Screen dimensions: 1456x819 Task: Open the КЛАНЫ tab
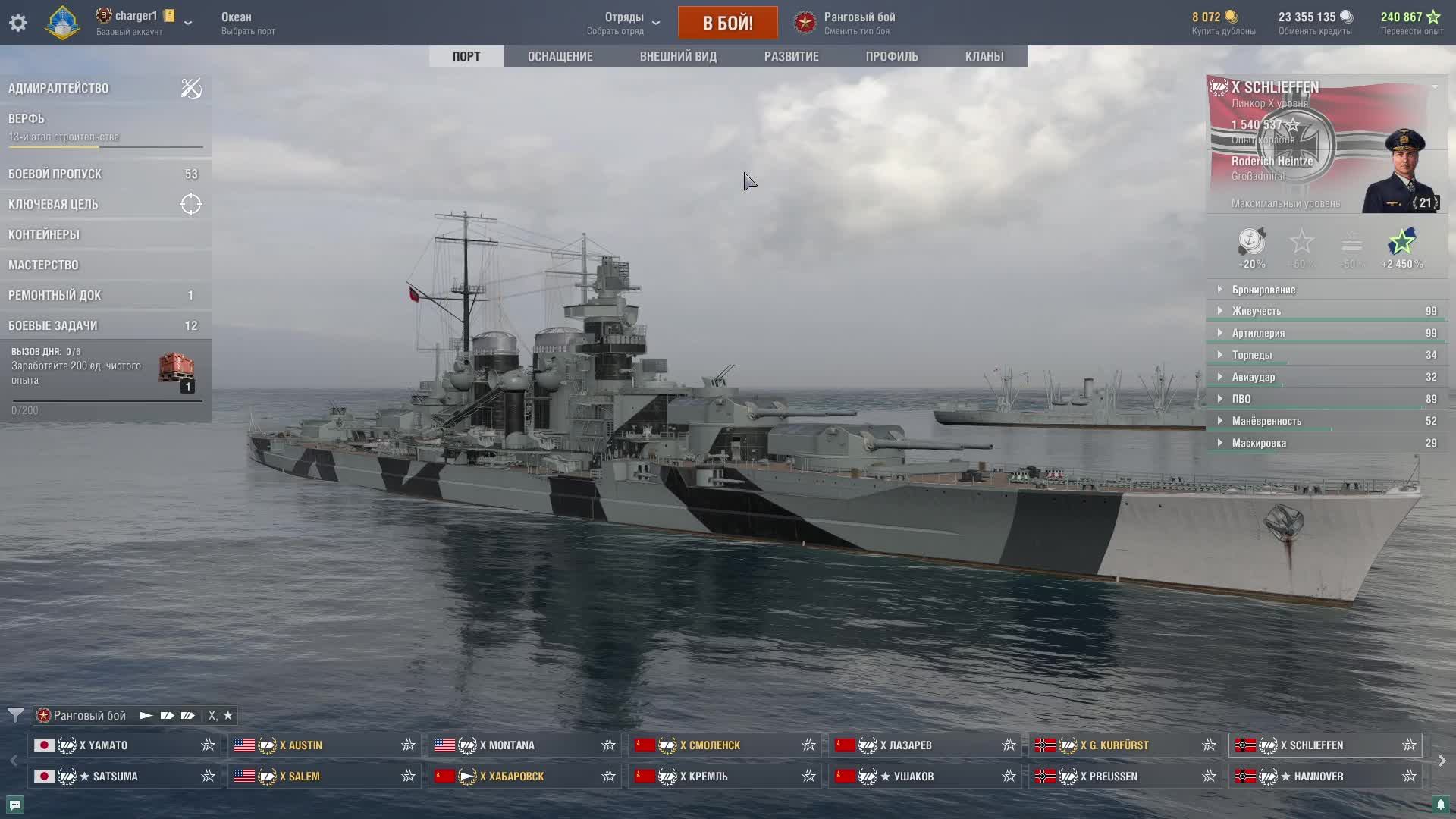(x=984, y=56)
